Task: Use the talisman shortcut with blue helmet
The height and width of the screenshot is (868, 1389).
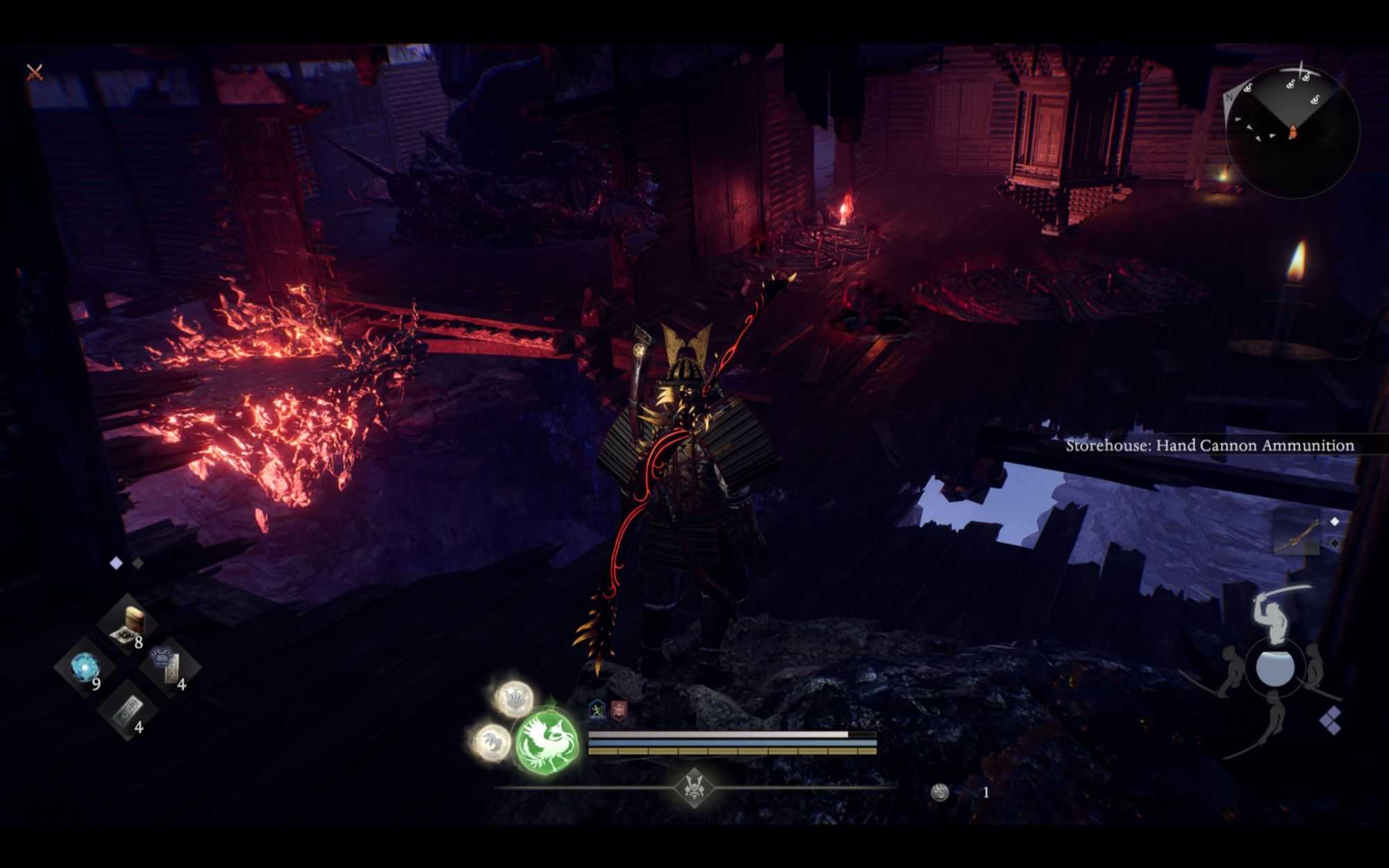Action: click(167, 666)
